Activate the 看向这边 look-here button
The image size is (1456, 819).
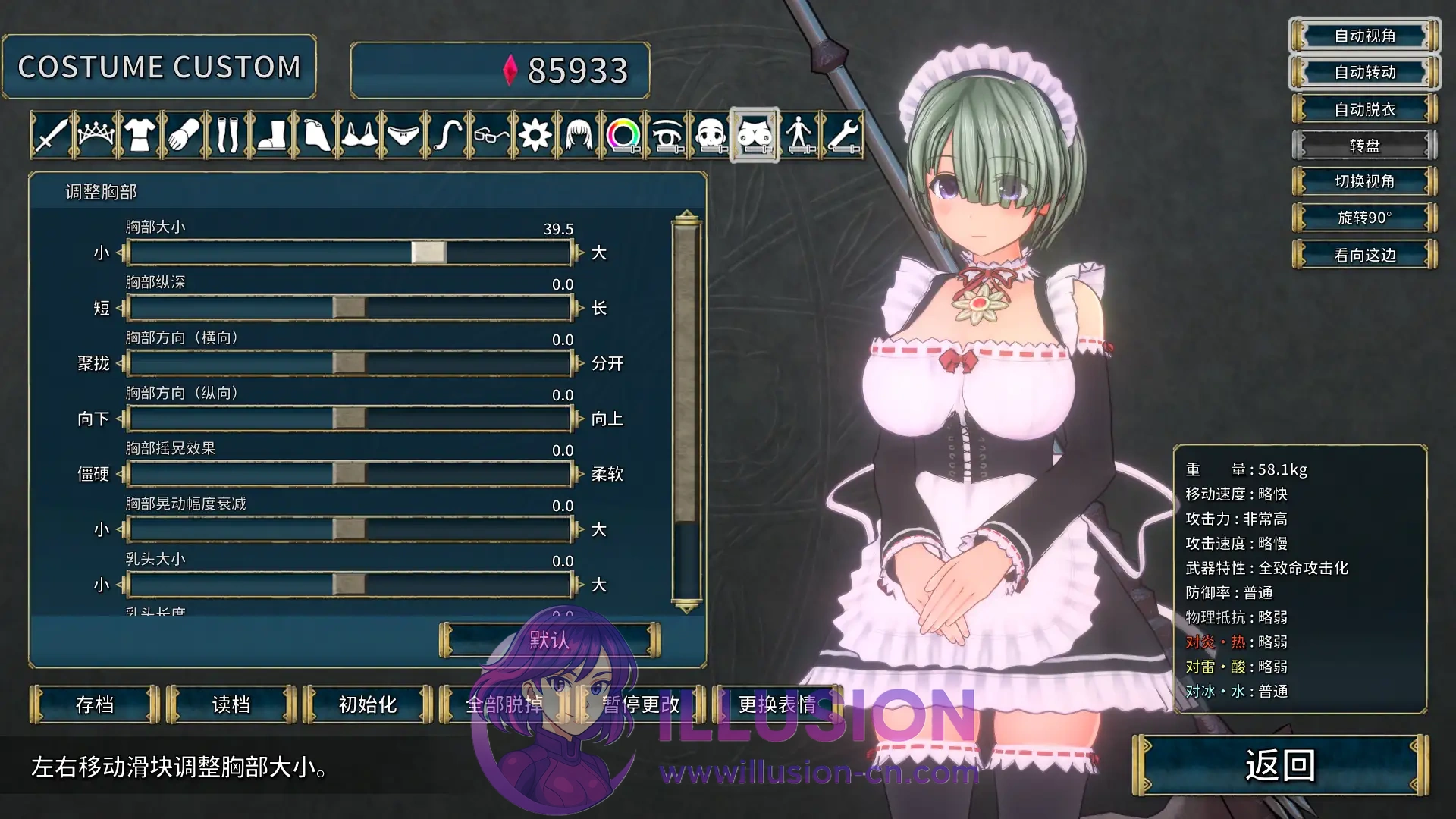1364,255
